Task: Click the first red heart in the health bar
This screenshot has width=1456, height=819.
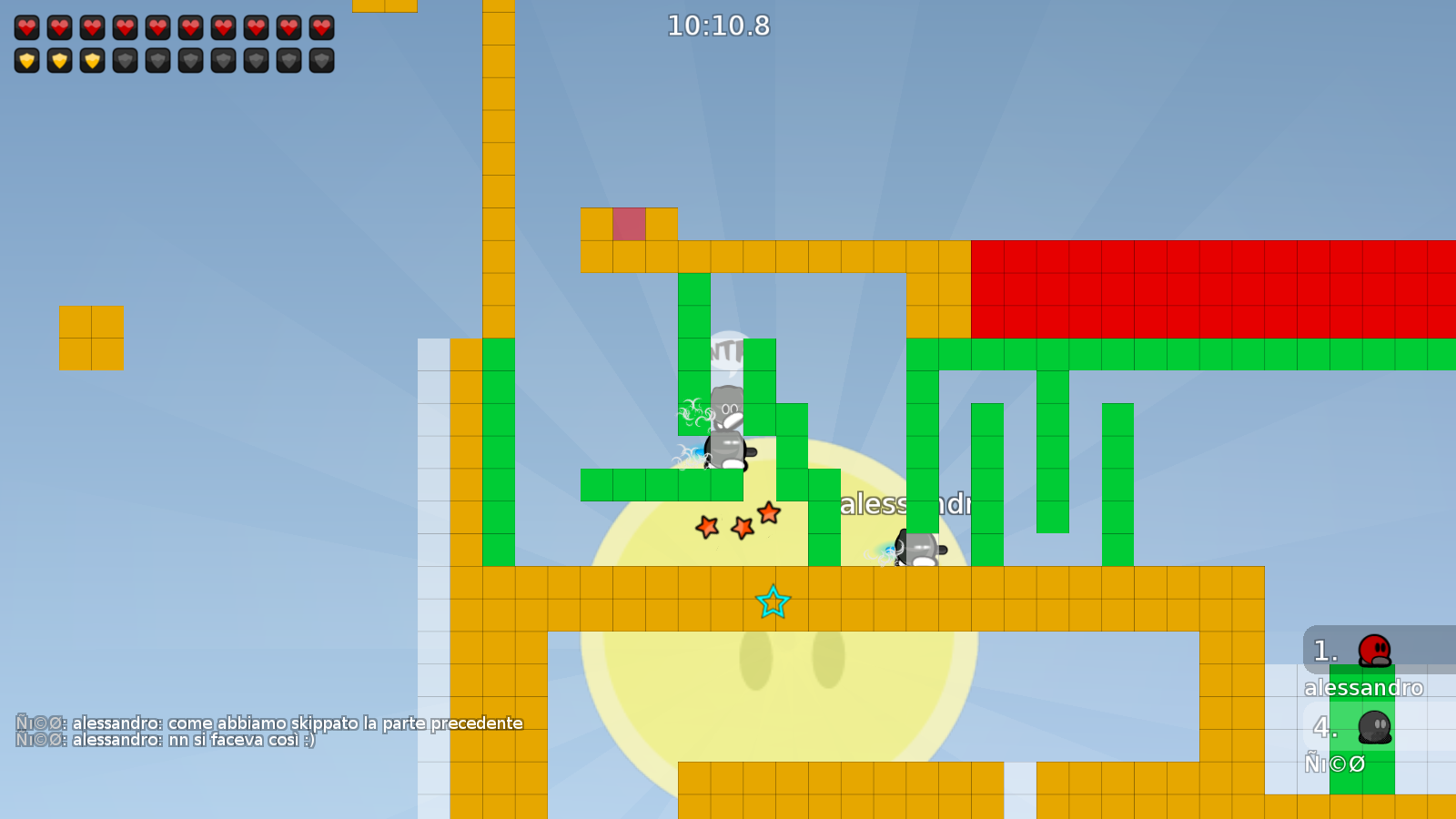Action: click(x=27, y=27)
